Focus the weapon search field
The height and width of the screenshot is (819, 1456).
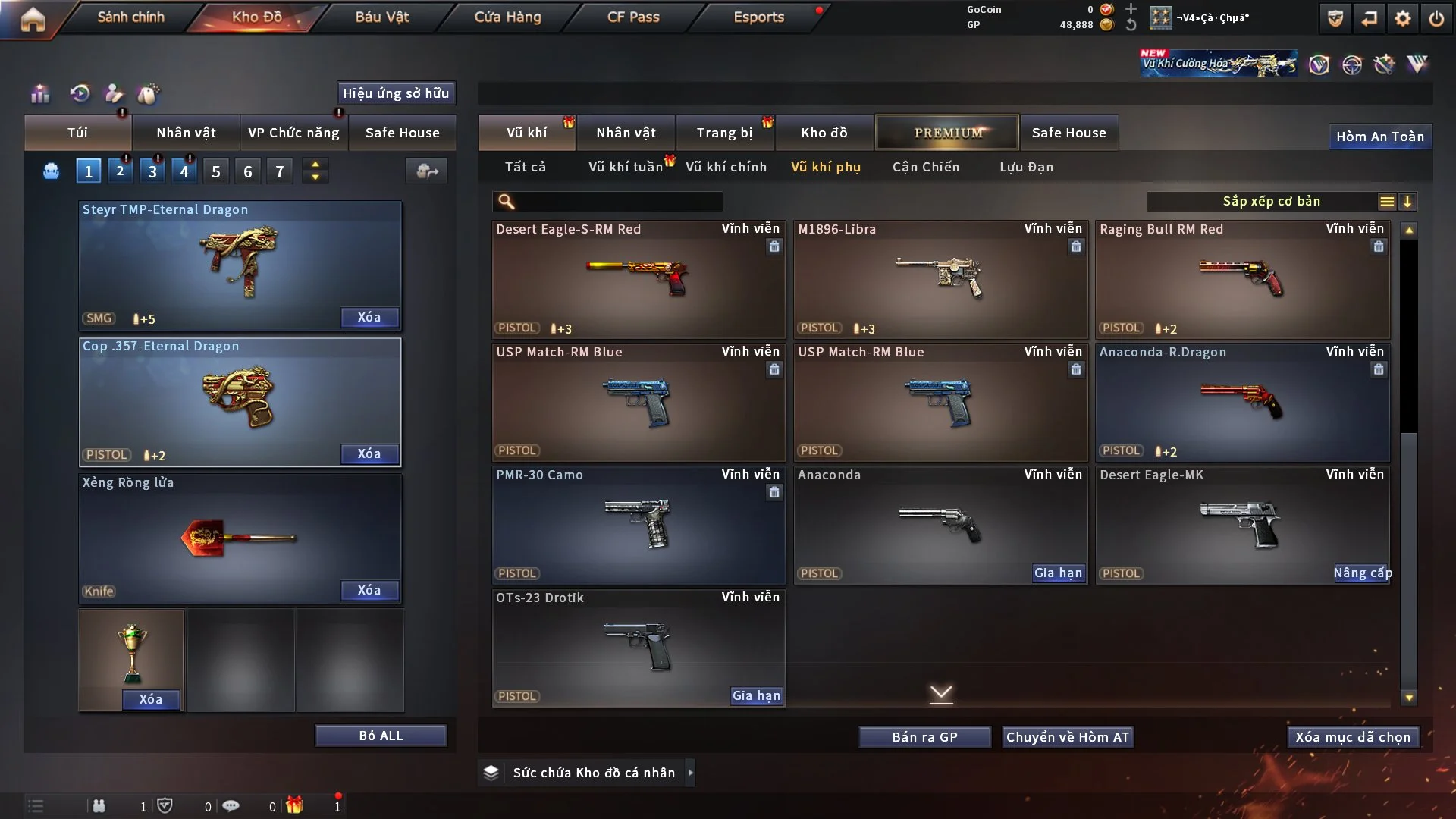[618, 202]
